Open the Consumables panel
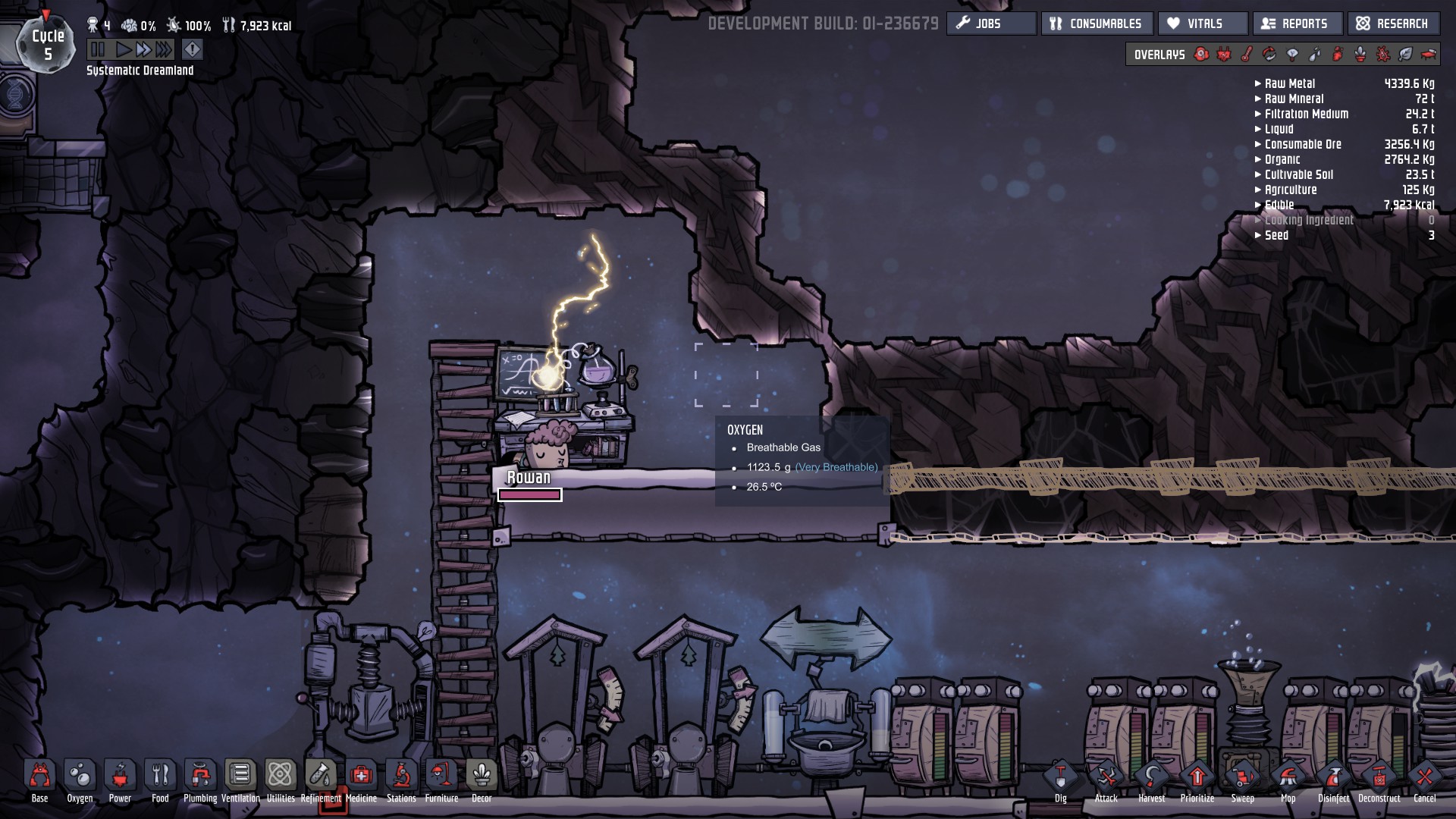This screenshot has width=1456, height=819. 1097,24
